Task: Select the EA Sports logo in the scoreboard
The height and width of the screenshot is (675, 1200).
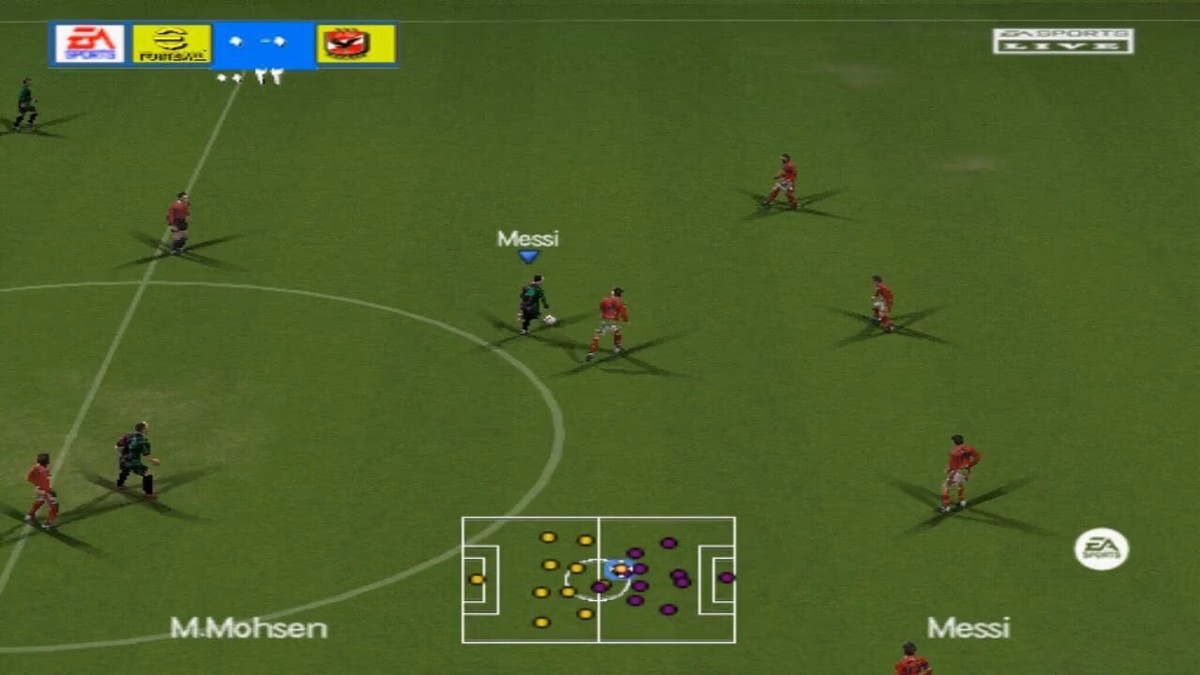Action: pyautogui.click(x=90, y=44)
